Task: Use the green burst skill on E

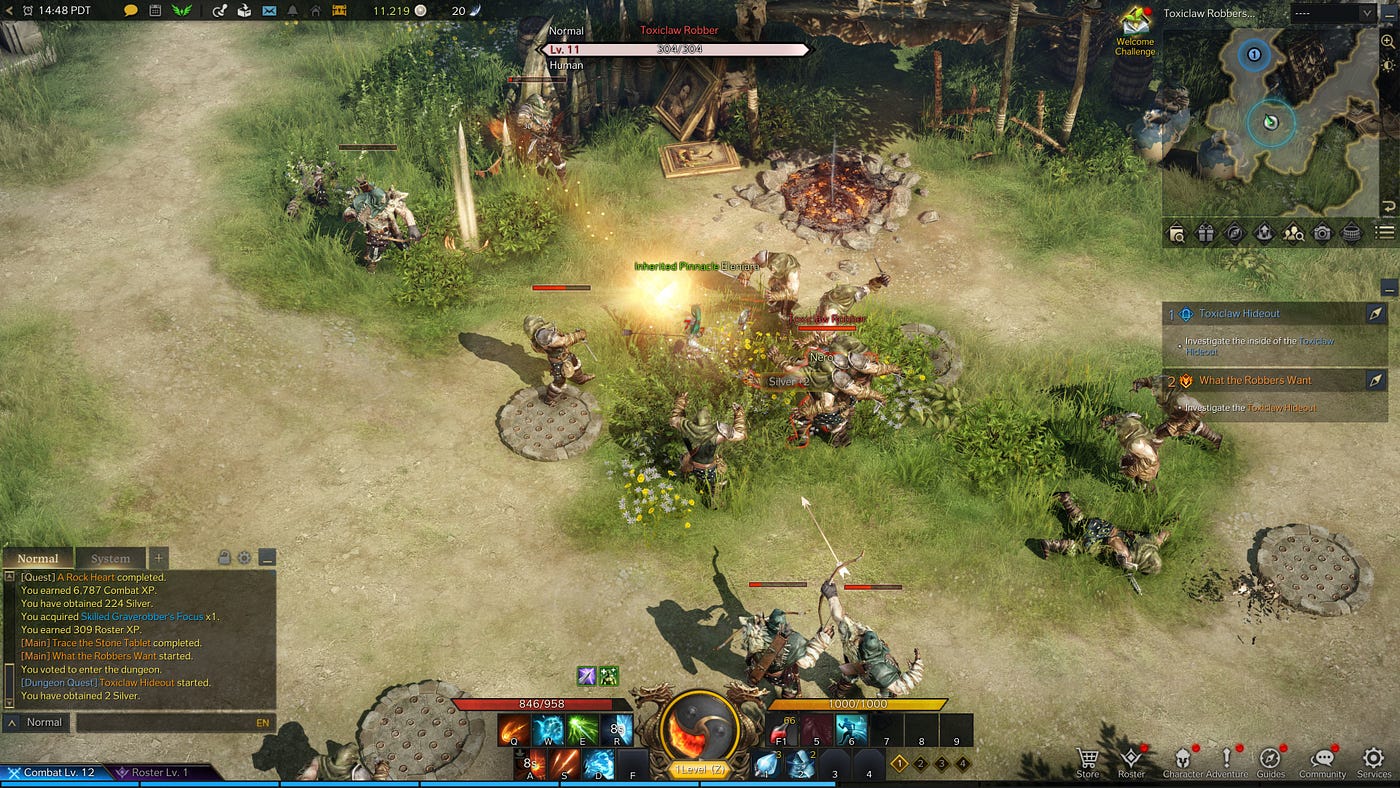Action: pyautogui.click(x=583, y=731)
